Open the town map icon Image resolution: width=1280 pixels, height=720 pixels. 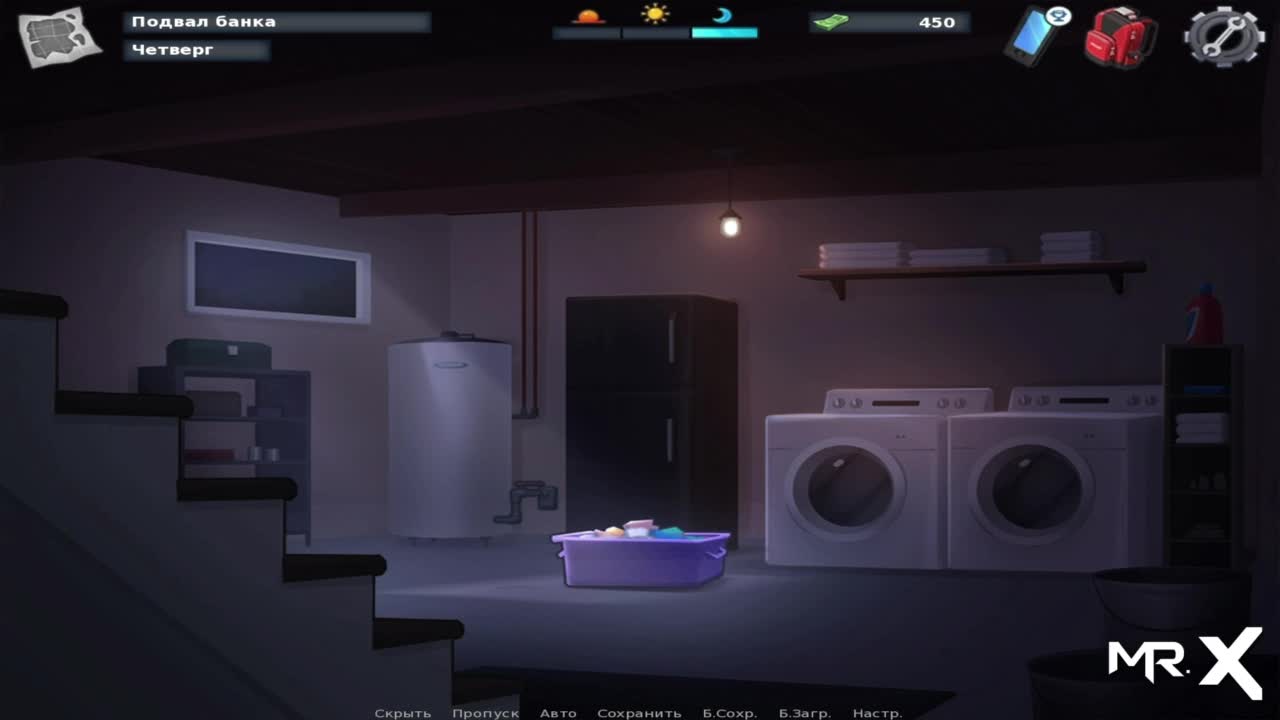59,37
